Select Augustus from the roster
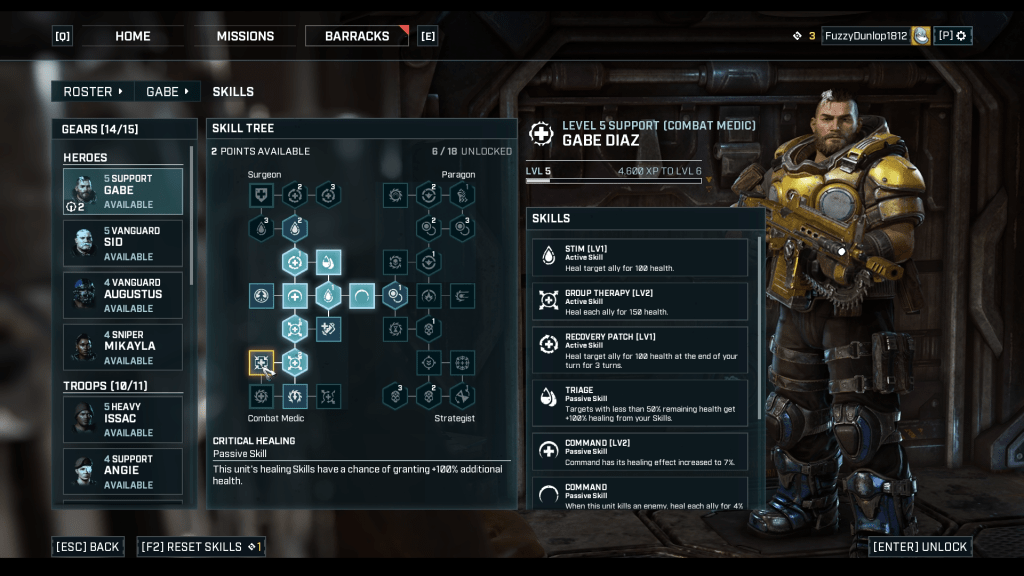Viewport: 1024px width, 576px height. click(x=123, y=295)
